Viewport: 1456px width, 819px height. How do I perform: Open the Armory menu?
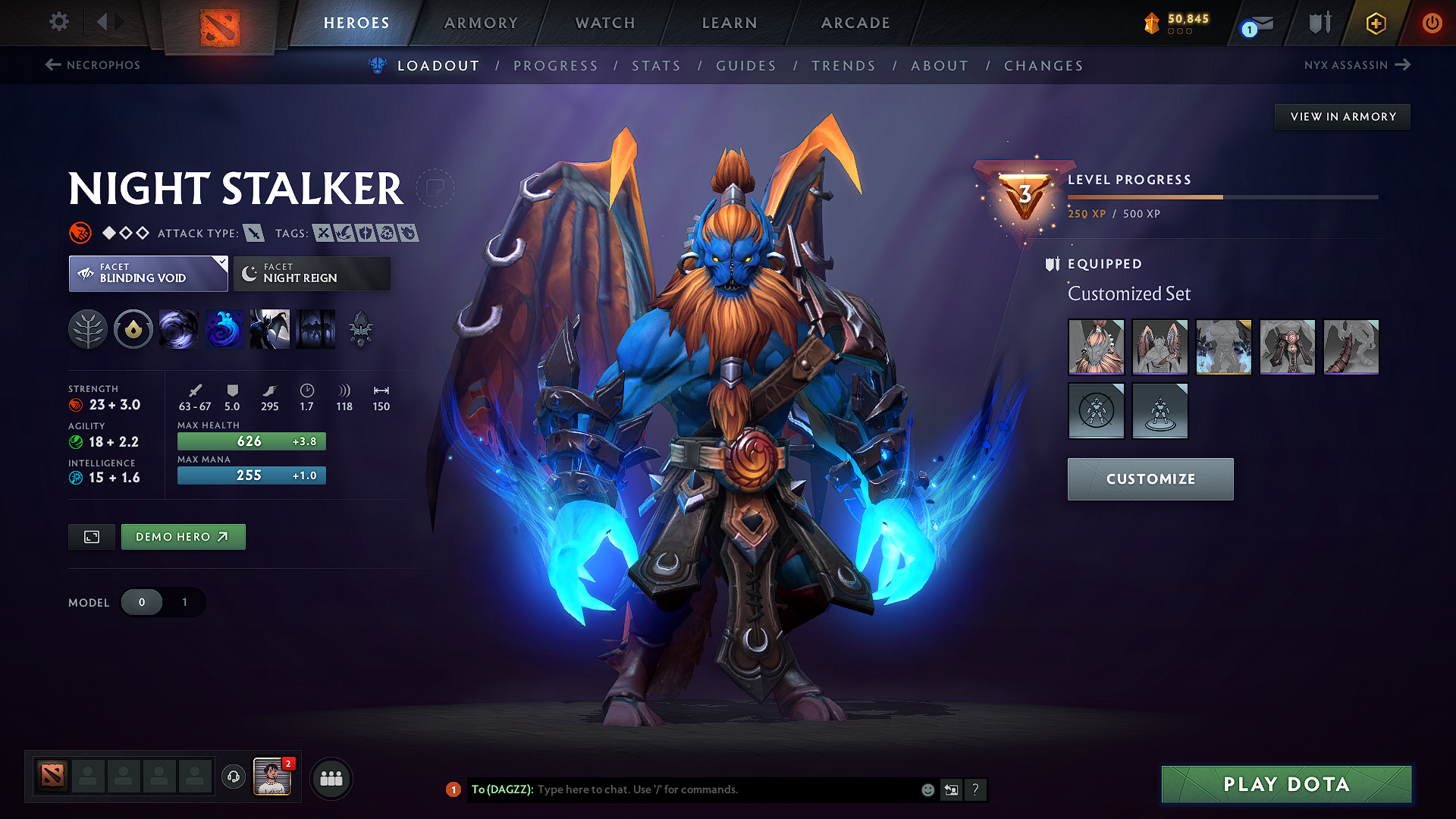pyautogui.click(x=481, y=23)
